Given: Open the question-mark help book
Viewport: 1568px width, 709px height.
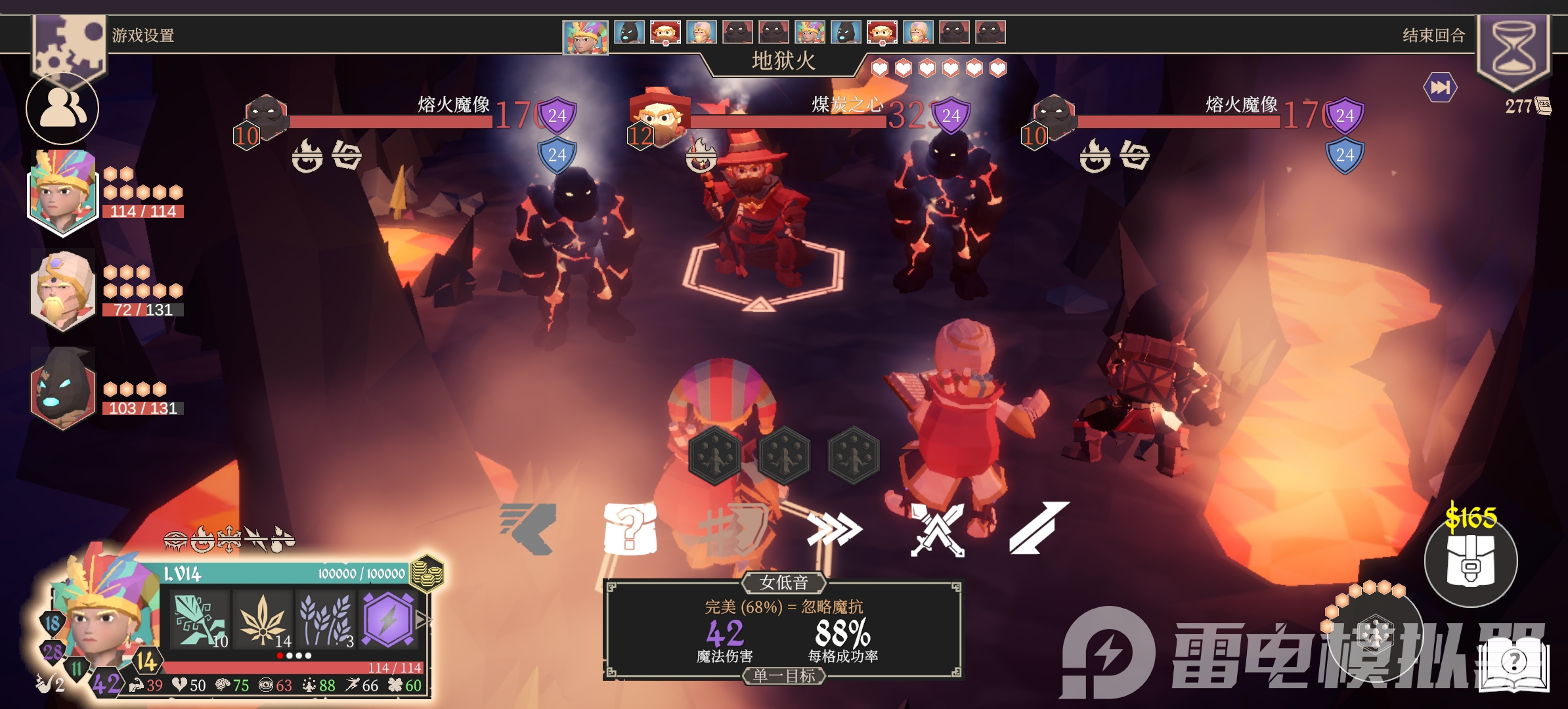Looking at the screenshot, I should click(1514, 663).
